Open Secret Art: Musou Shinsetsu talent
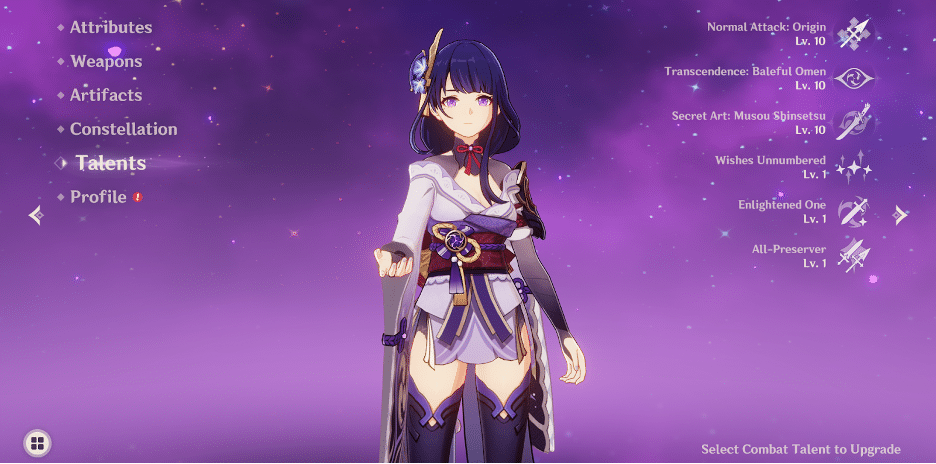The width and height of the screenshot is (936, 464). coord(854,123)
